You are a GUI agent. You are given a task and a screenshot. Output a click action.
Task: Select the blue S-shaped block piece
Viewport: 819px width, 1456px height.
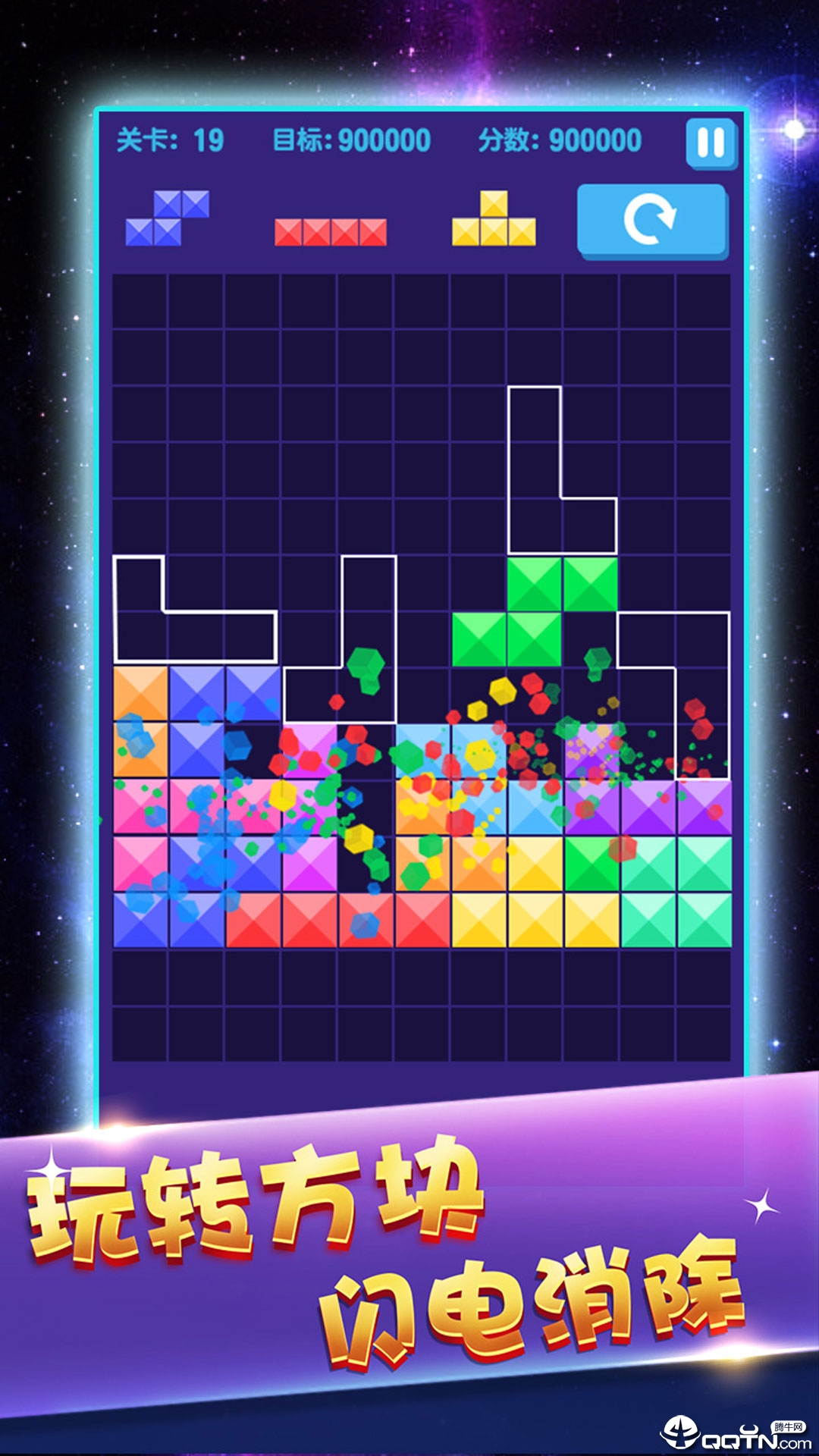coord(168,218)
